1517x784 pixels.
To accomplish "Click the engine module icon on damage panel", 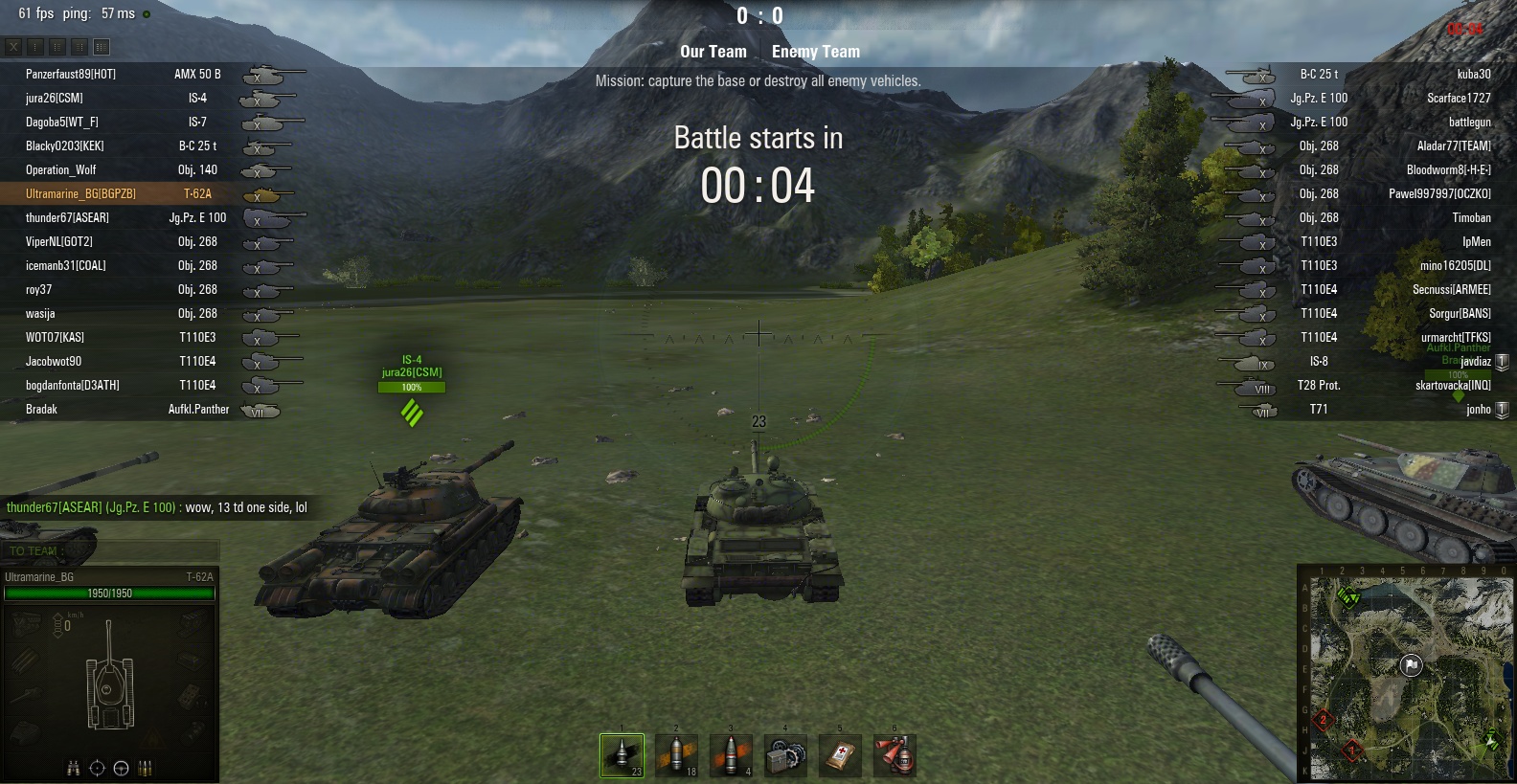I will [x=27, y=623].
